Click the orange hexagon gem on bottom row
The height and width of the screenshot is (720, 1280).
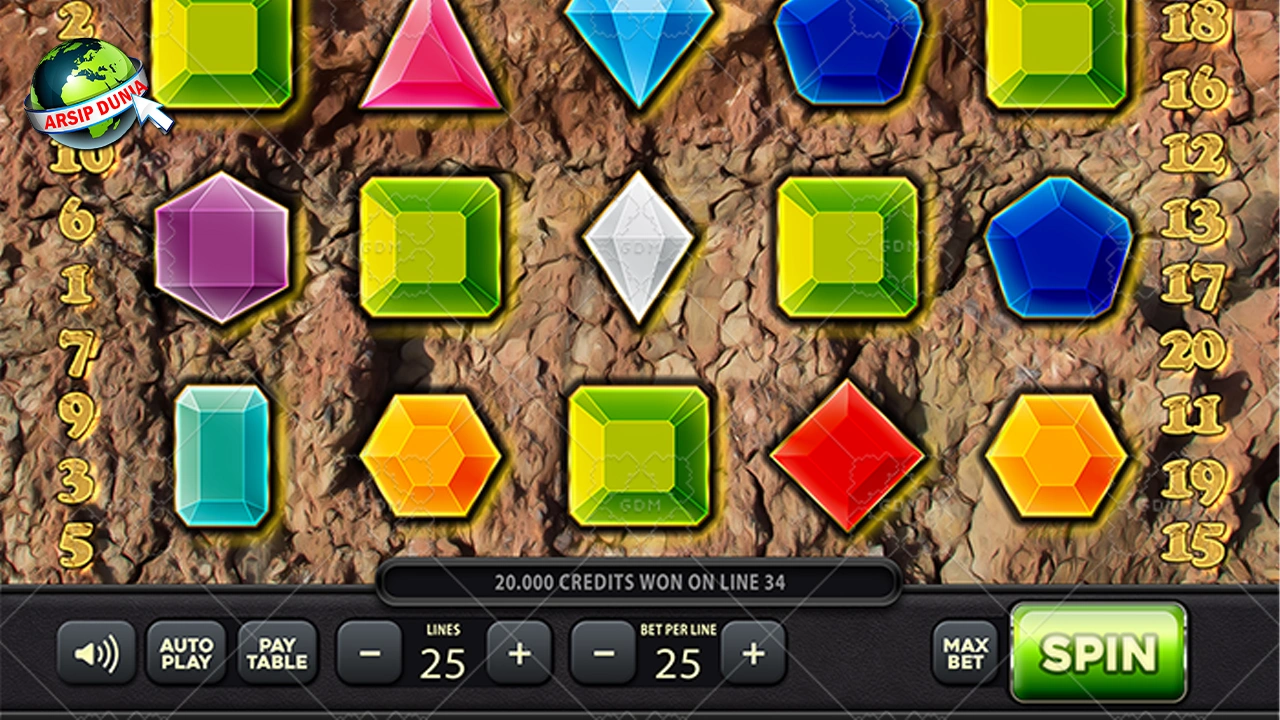[430, 455]
